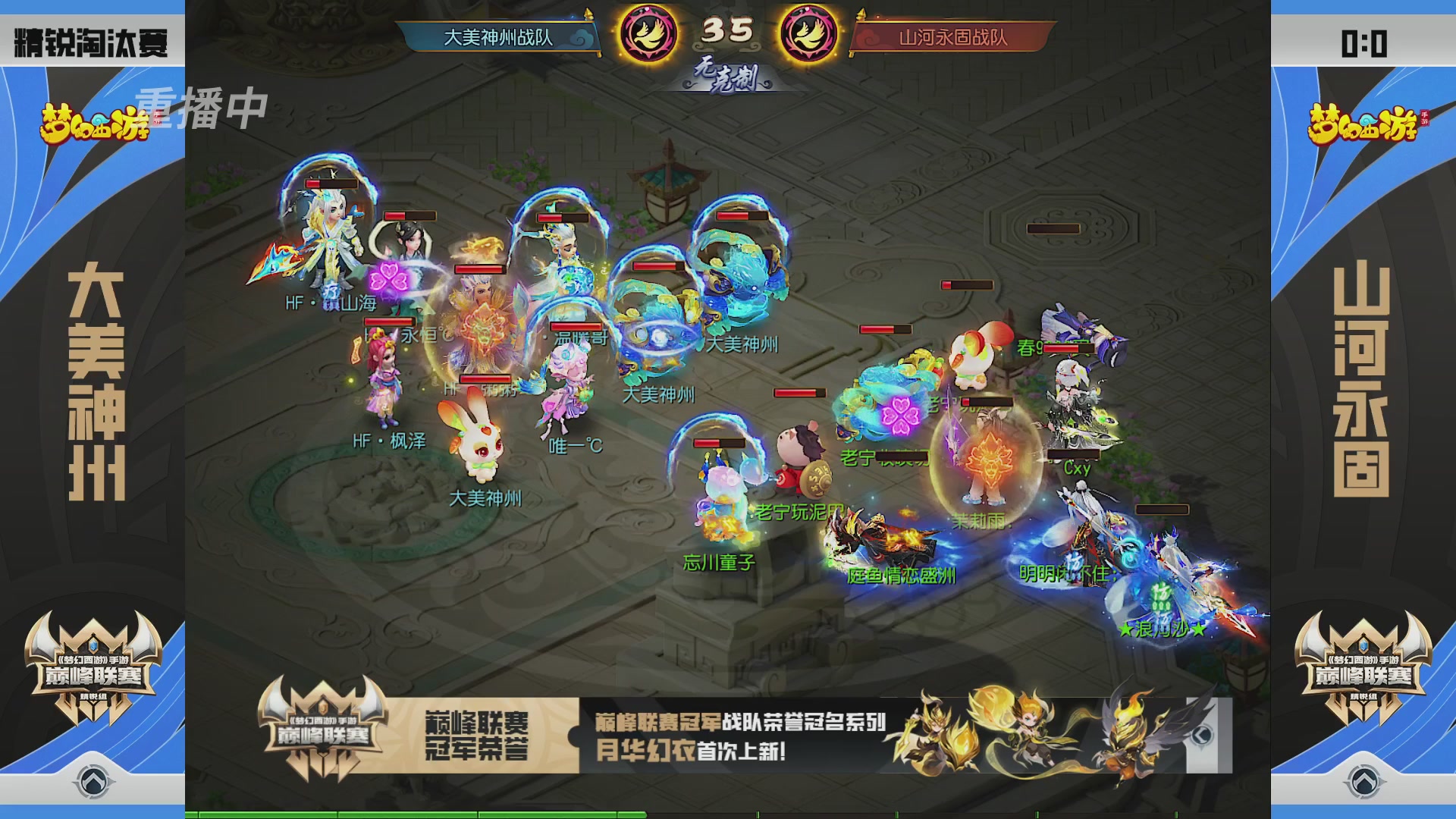Screen dimensions: 1456x819
Task: Click the 大美神州战队 phoenix team emblem
Action: (x=648, y=32)
